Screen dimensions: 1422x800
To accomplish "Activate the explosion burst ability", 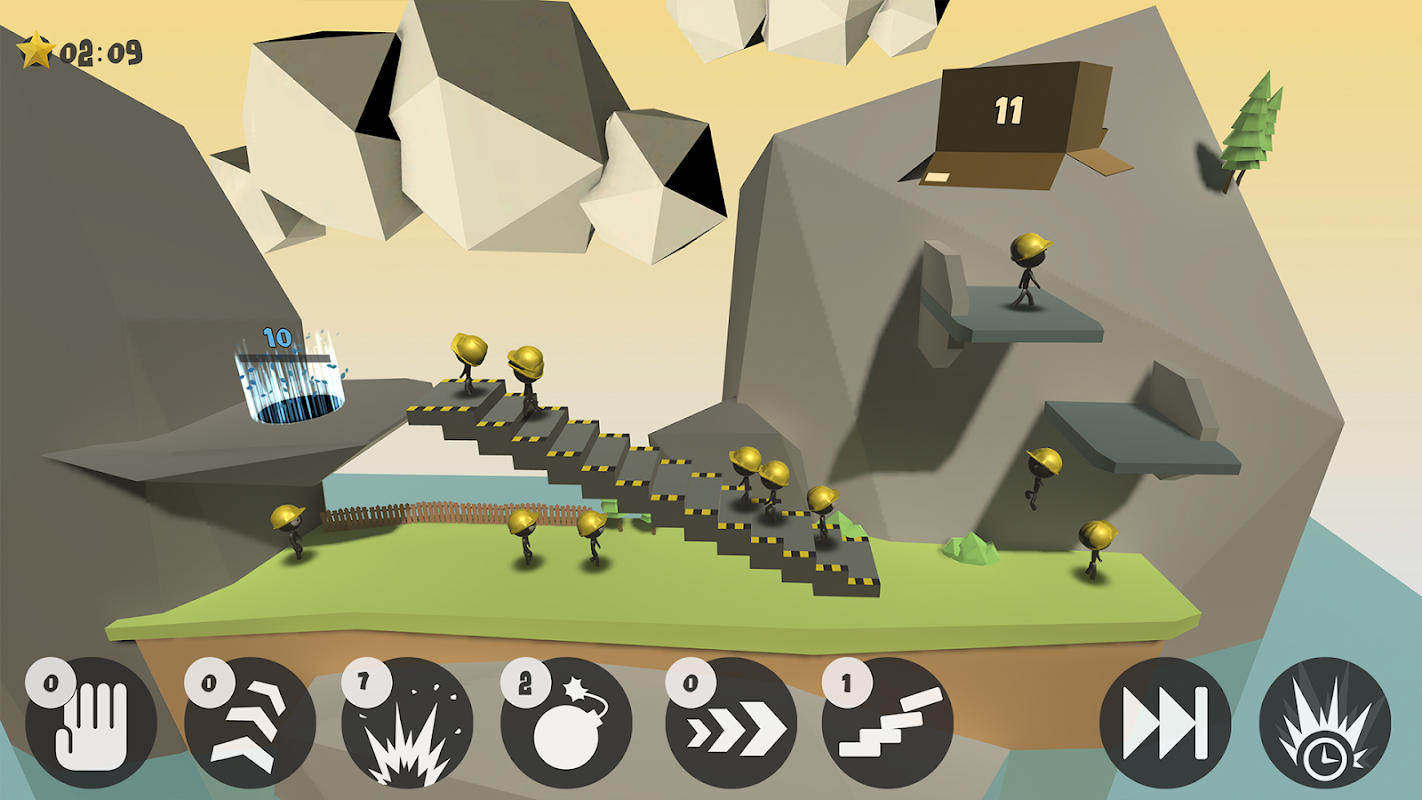I will click(x=407, y=722).
